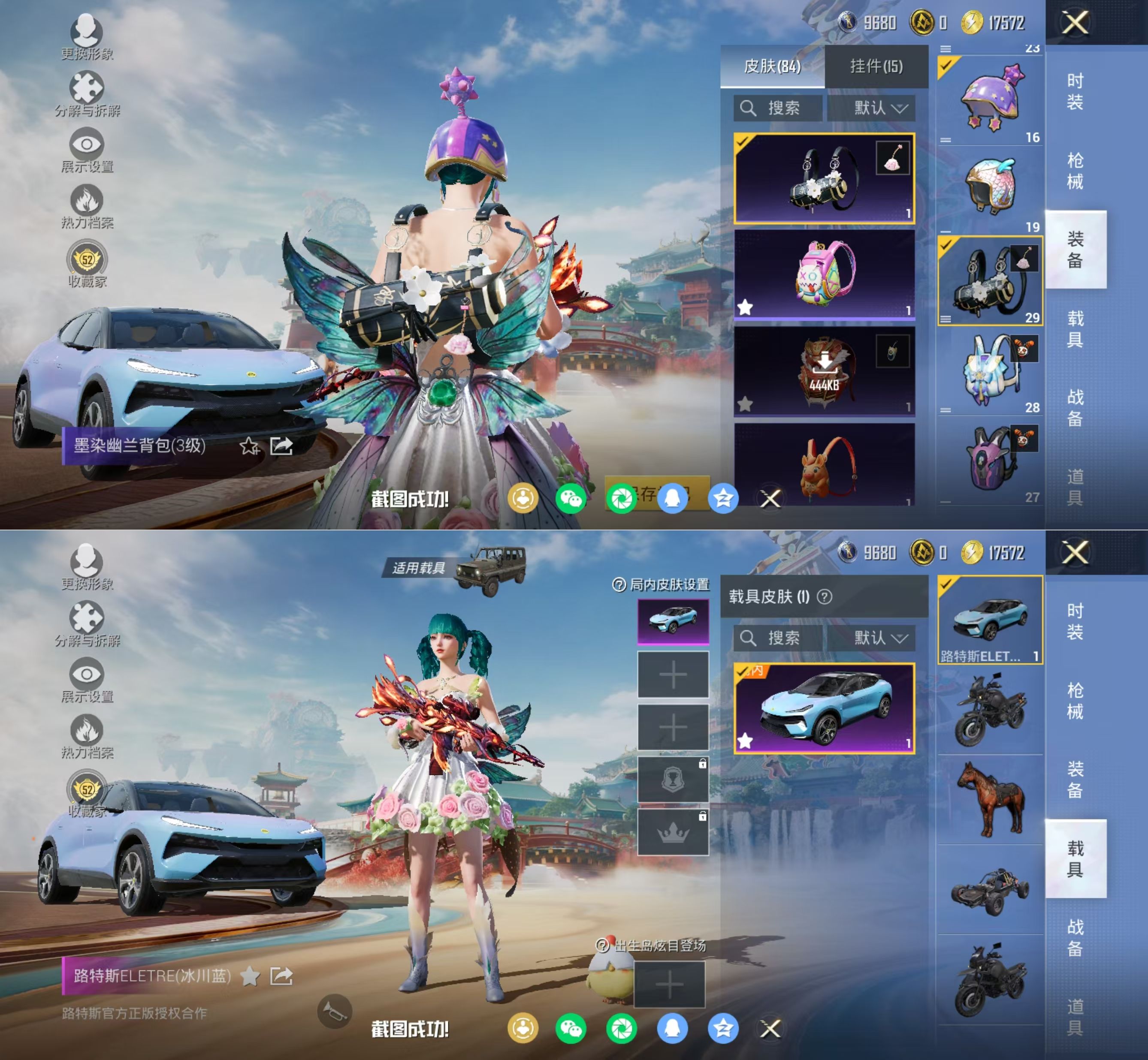Add an item under 出生岛炫目登场
Image resolution: width=1148 pixels, height=1060 pixels.
click(670, 984)
